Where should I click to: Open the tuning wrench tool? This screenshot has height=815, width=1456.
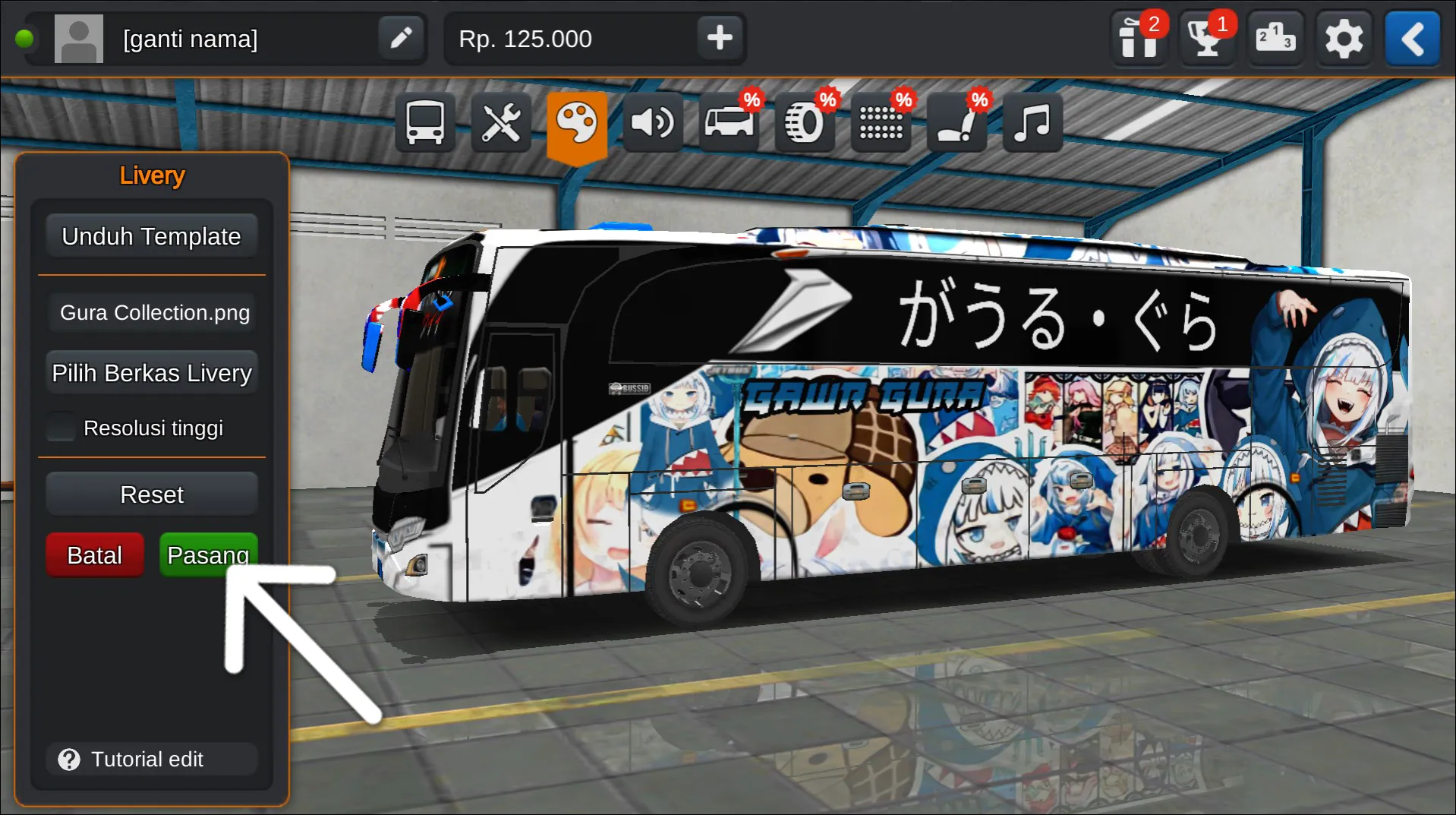tap(501, 122)
